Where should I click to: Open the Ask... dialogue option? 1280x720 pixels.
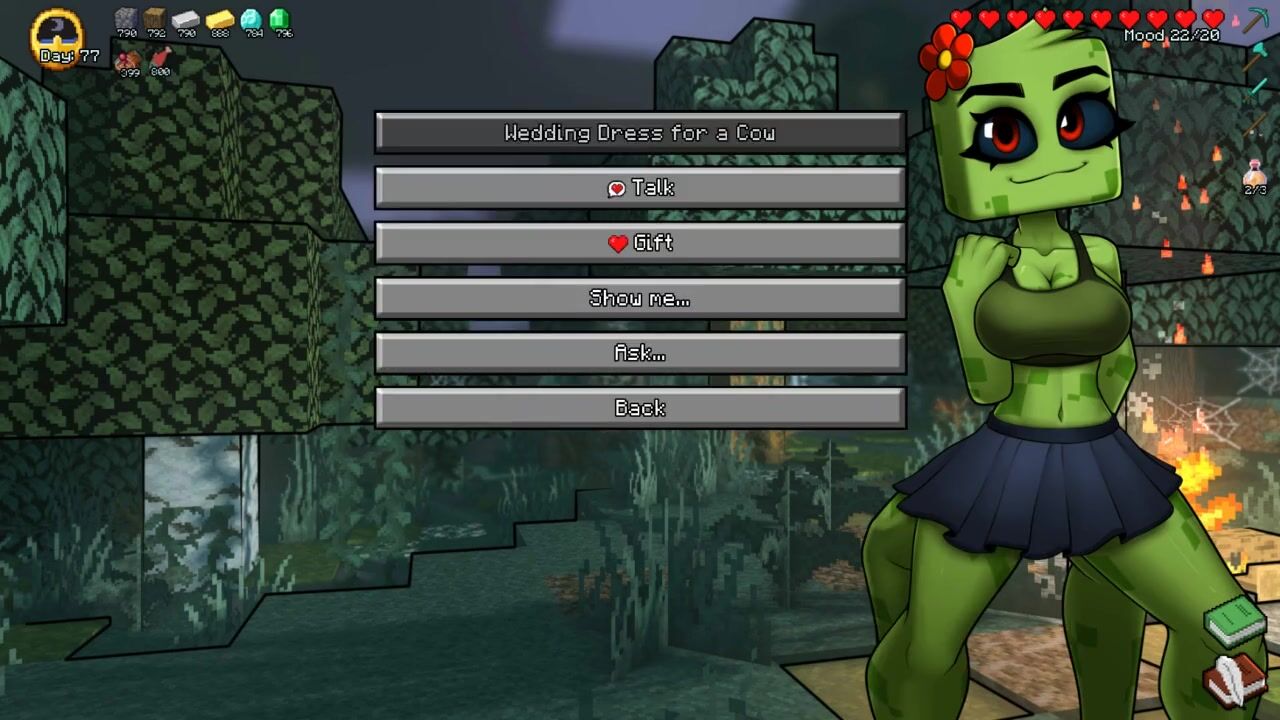click(640, 353)
